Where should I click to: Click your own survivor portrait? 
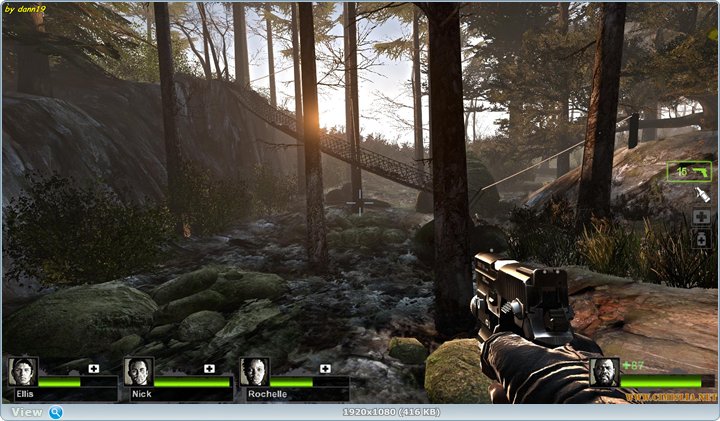click(x=604, y=372)
